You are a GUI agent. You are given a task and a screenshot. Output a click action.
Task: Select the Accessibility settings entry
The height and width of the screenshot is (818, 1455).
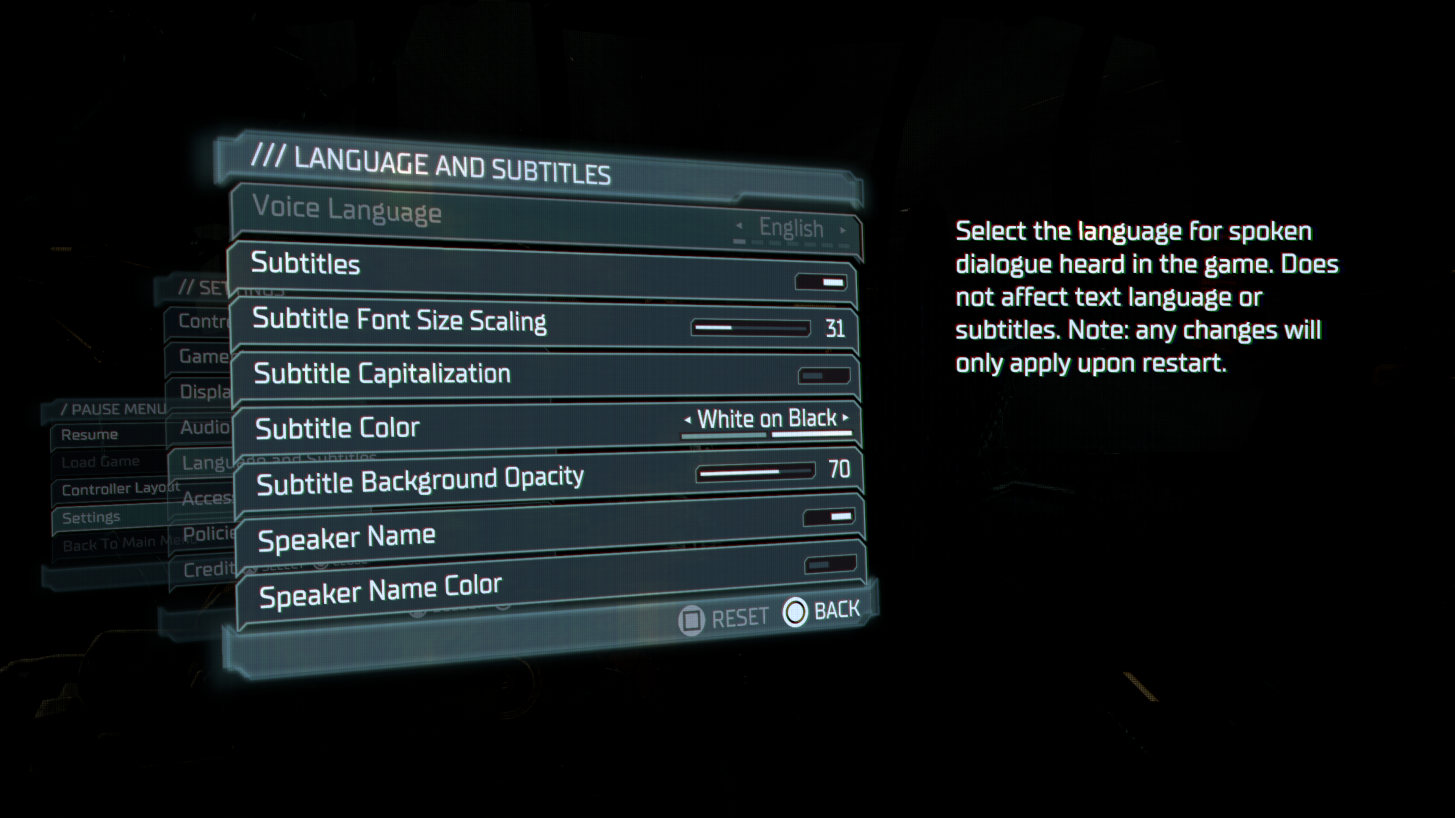(206, 498)
